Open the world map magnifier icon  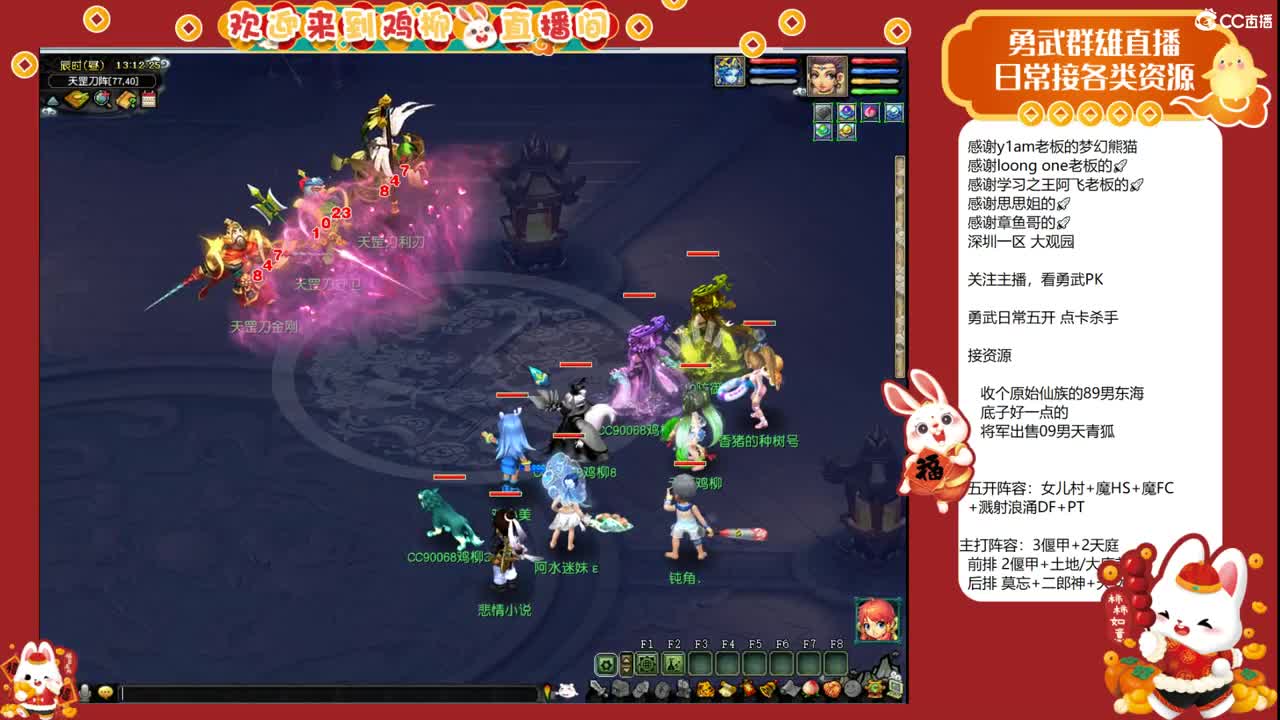(x=102, y=100)
